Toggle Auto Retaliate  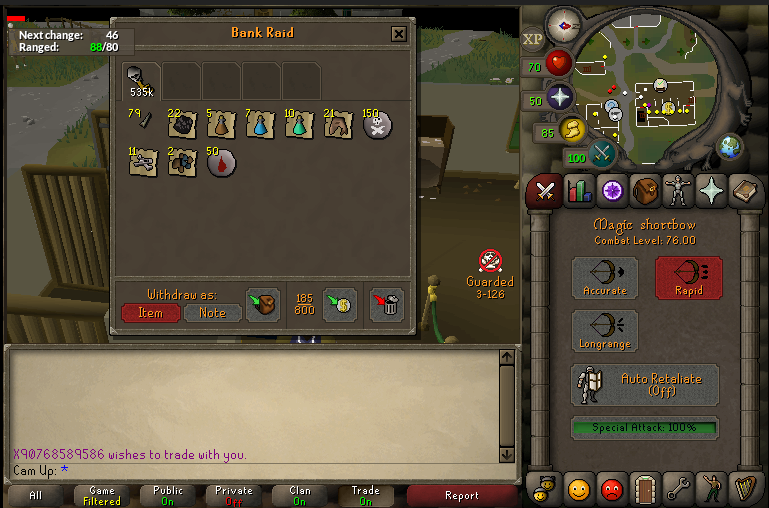click(644, 384)
